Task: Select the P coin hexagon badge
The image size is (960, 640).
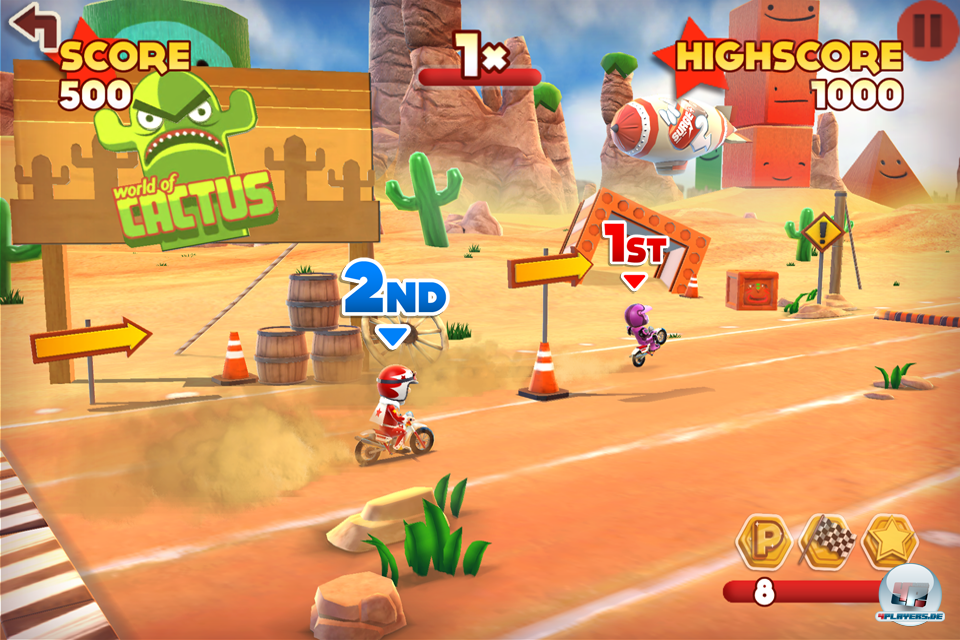Action: 764,541
